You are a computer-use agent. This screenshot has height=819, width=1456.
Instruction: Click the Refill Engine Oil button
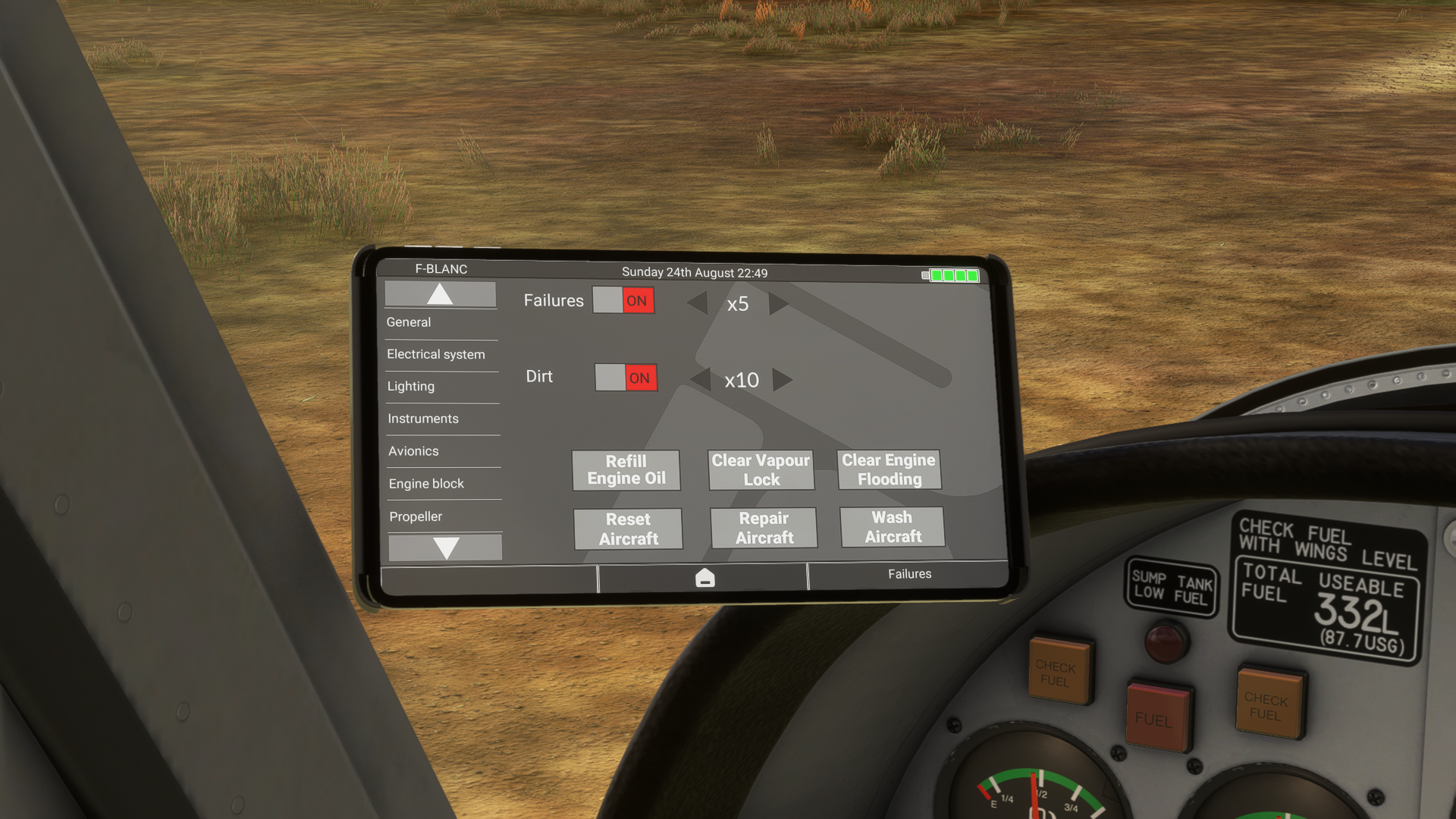coord(626,470)
